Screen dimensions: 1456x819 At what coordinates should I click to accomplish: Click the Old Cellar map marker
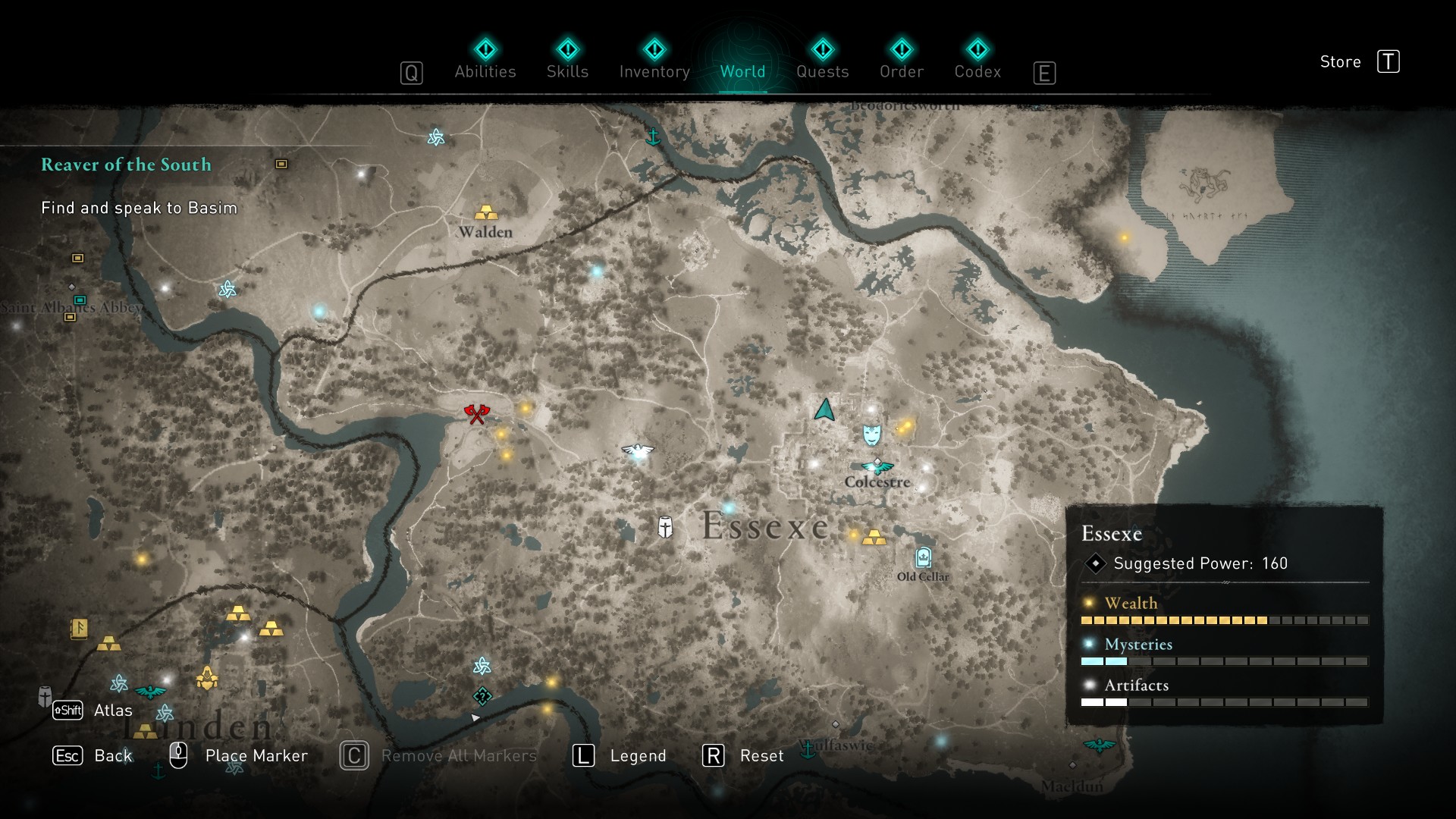[923, 558]
